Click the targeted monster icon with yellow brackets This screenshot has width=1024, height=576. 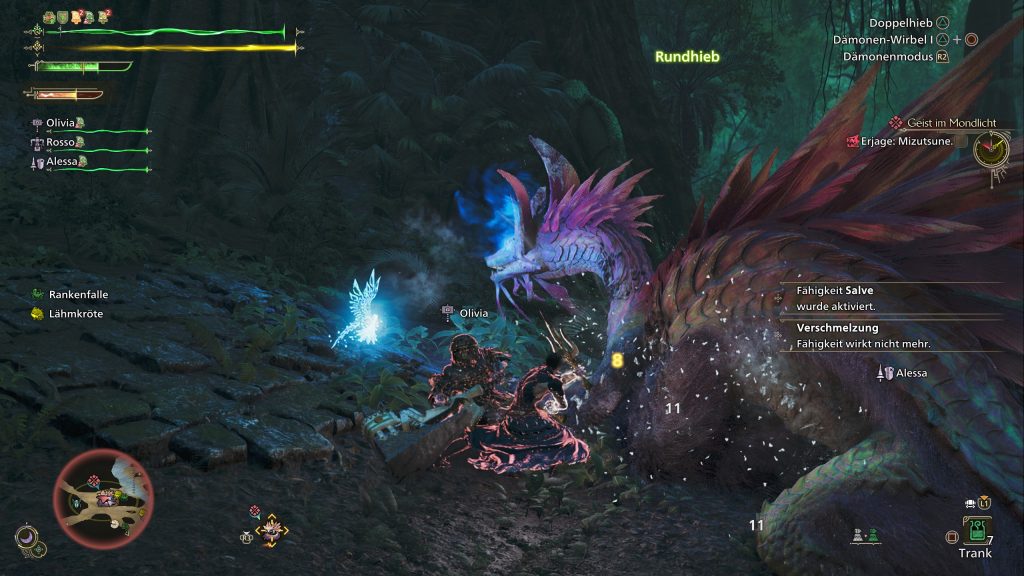(x=271, y=532)
